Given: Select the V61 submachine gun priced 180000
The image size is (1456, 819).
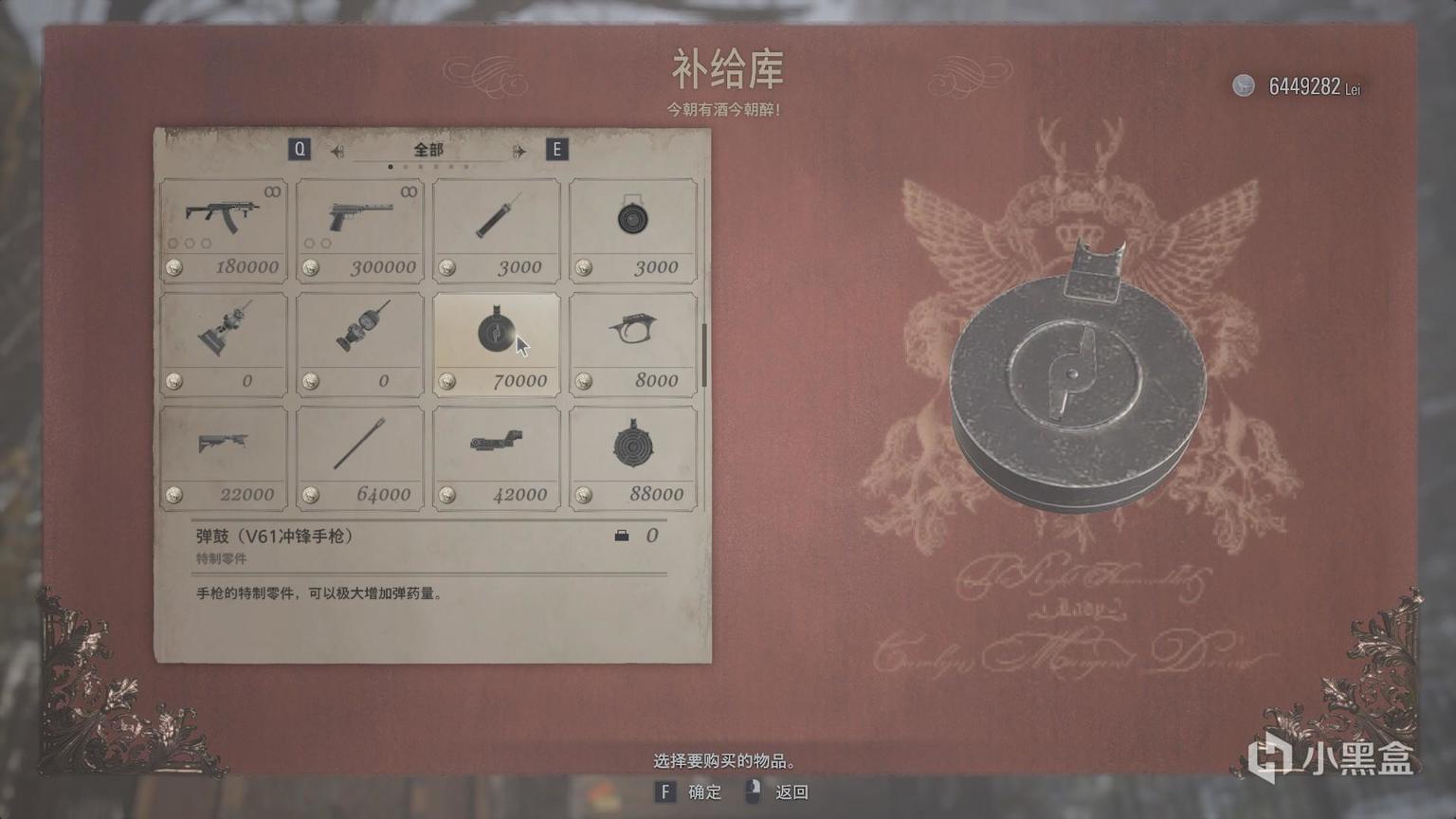Looking at the screenshot, I should tap(223, 223).
